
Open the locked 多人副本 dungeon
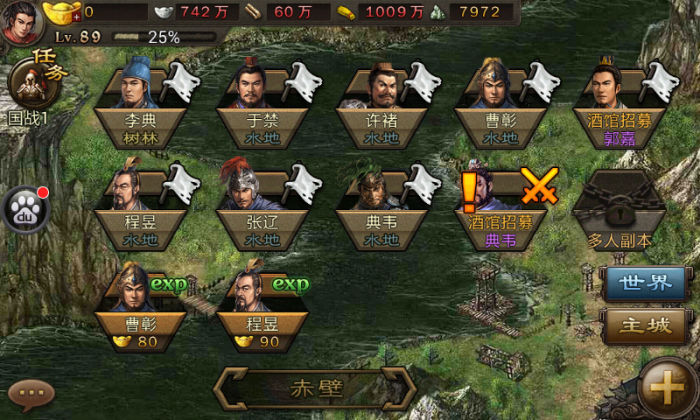[x=620, y=208]
